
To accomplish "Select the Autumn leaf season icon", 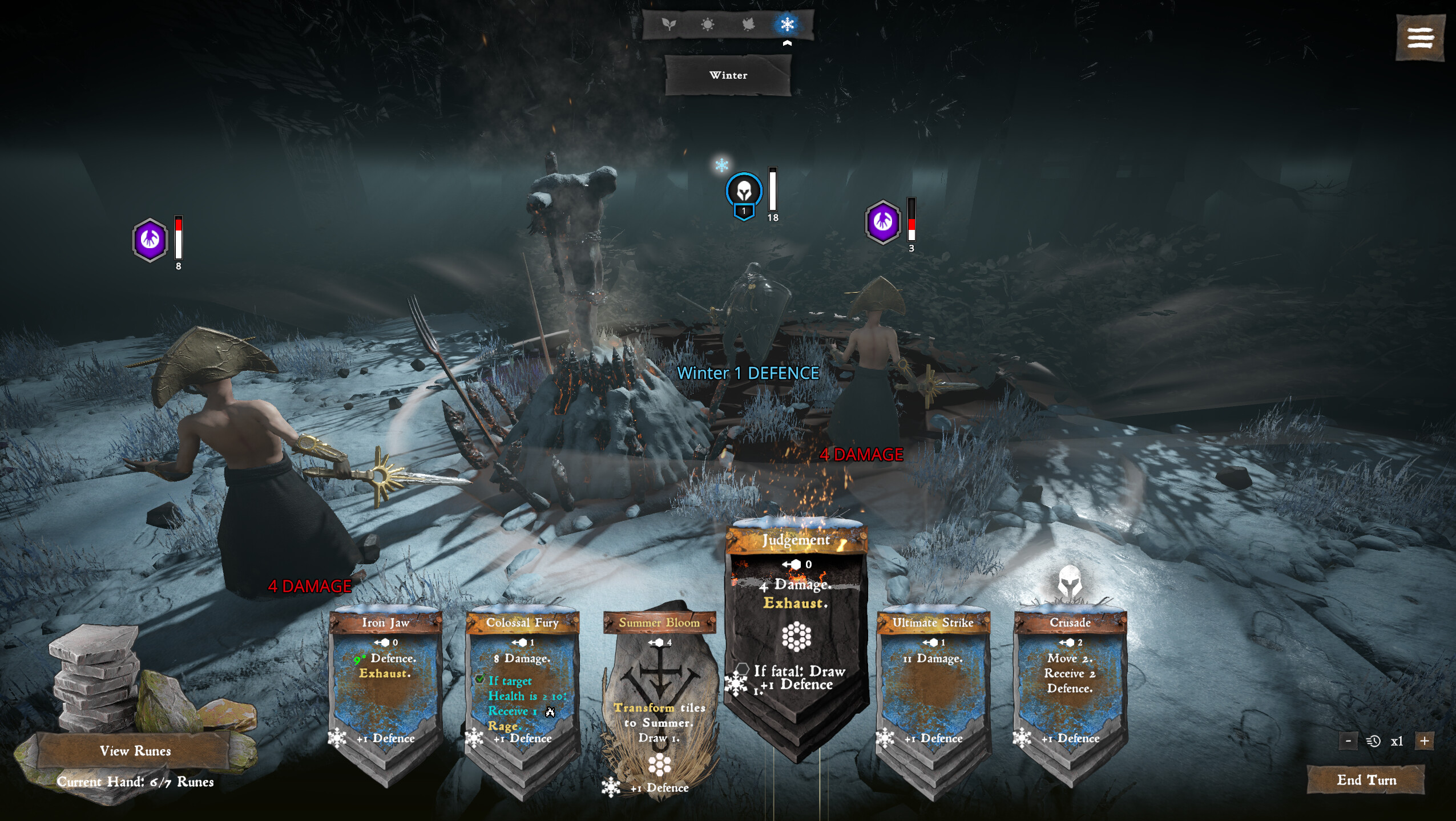I will coord(748,24).
